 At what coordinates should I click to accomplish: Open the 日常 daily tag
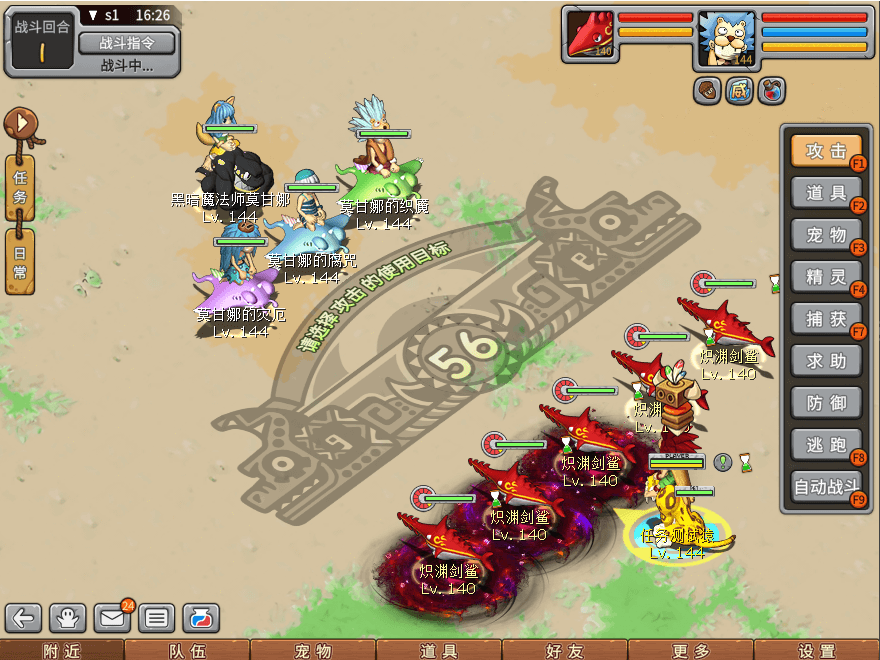coord(20,260)
